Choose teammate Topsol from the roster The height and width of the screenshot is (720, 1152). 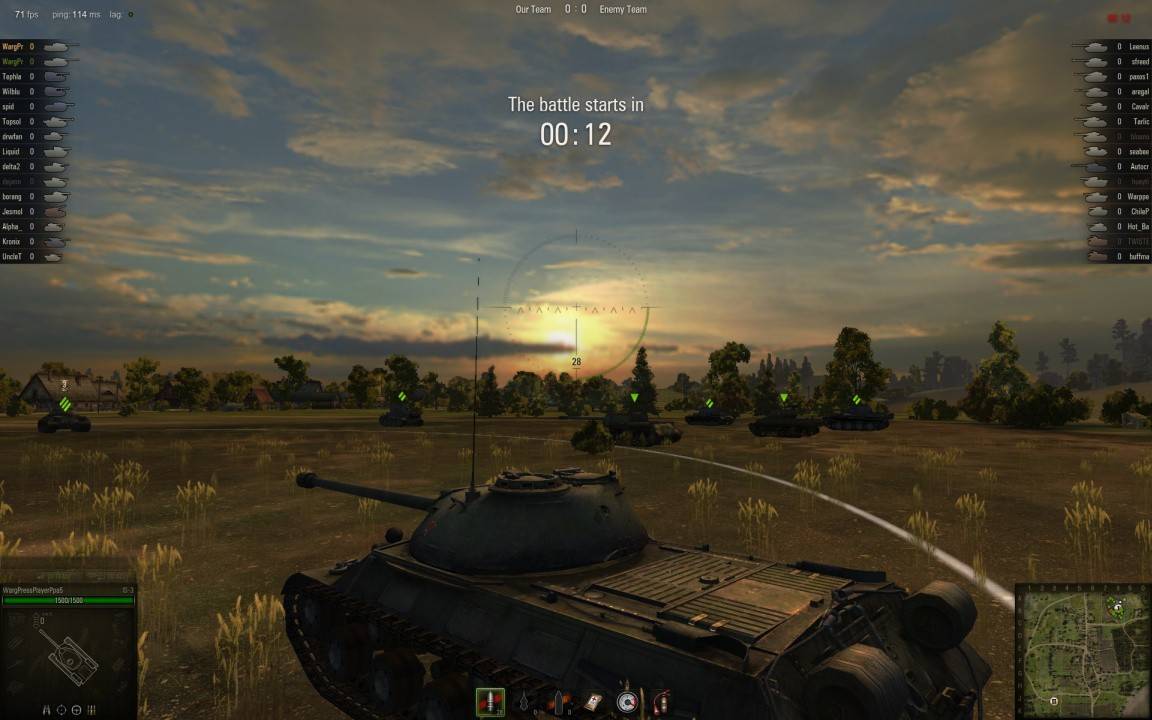[13, 121]
